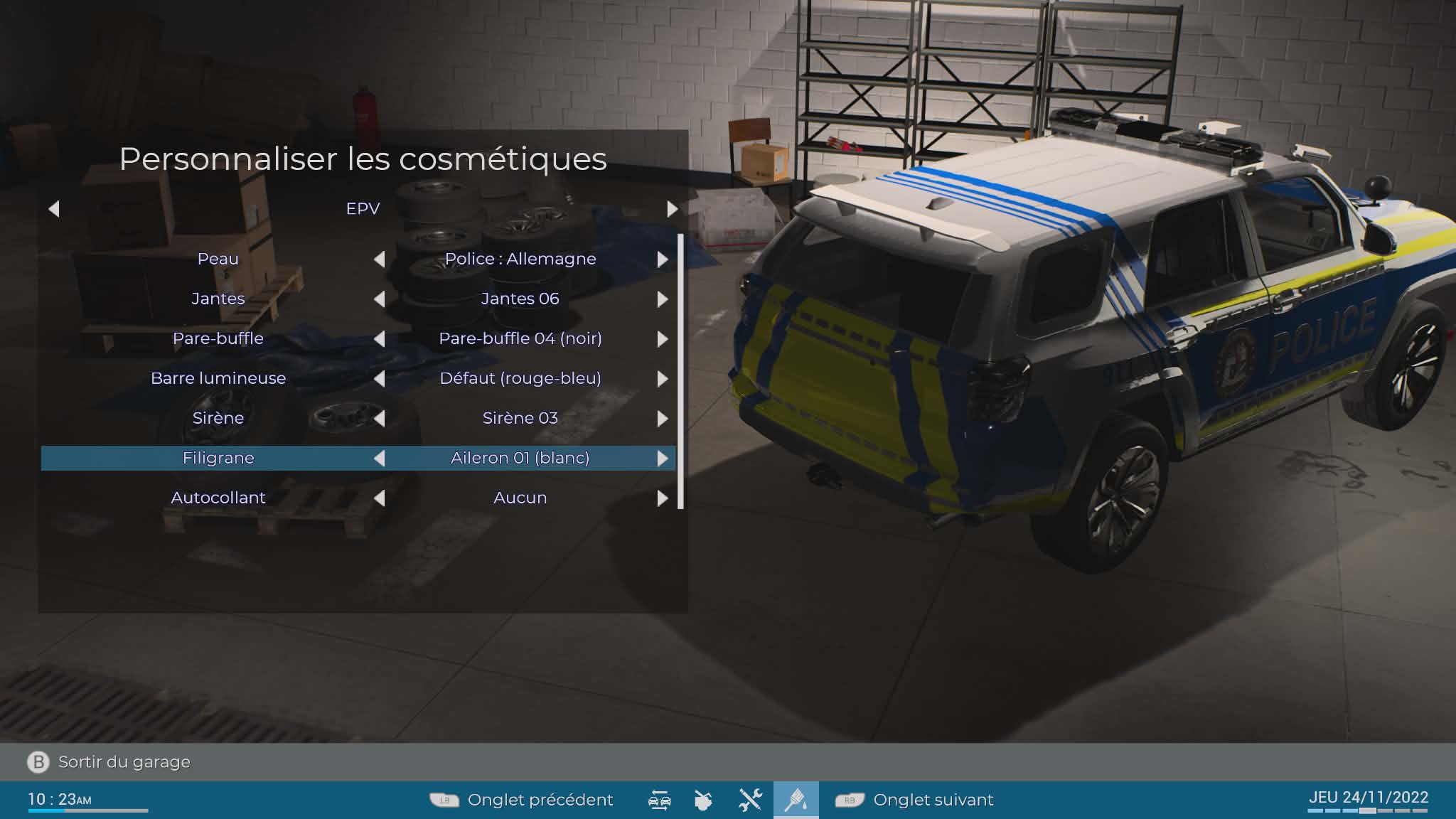Go to next vehicle after EPV
This screenshot has width=1456, height=819.
[672, 209]
